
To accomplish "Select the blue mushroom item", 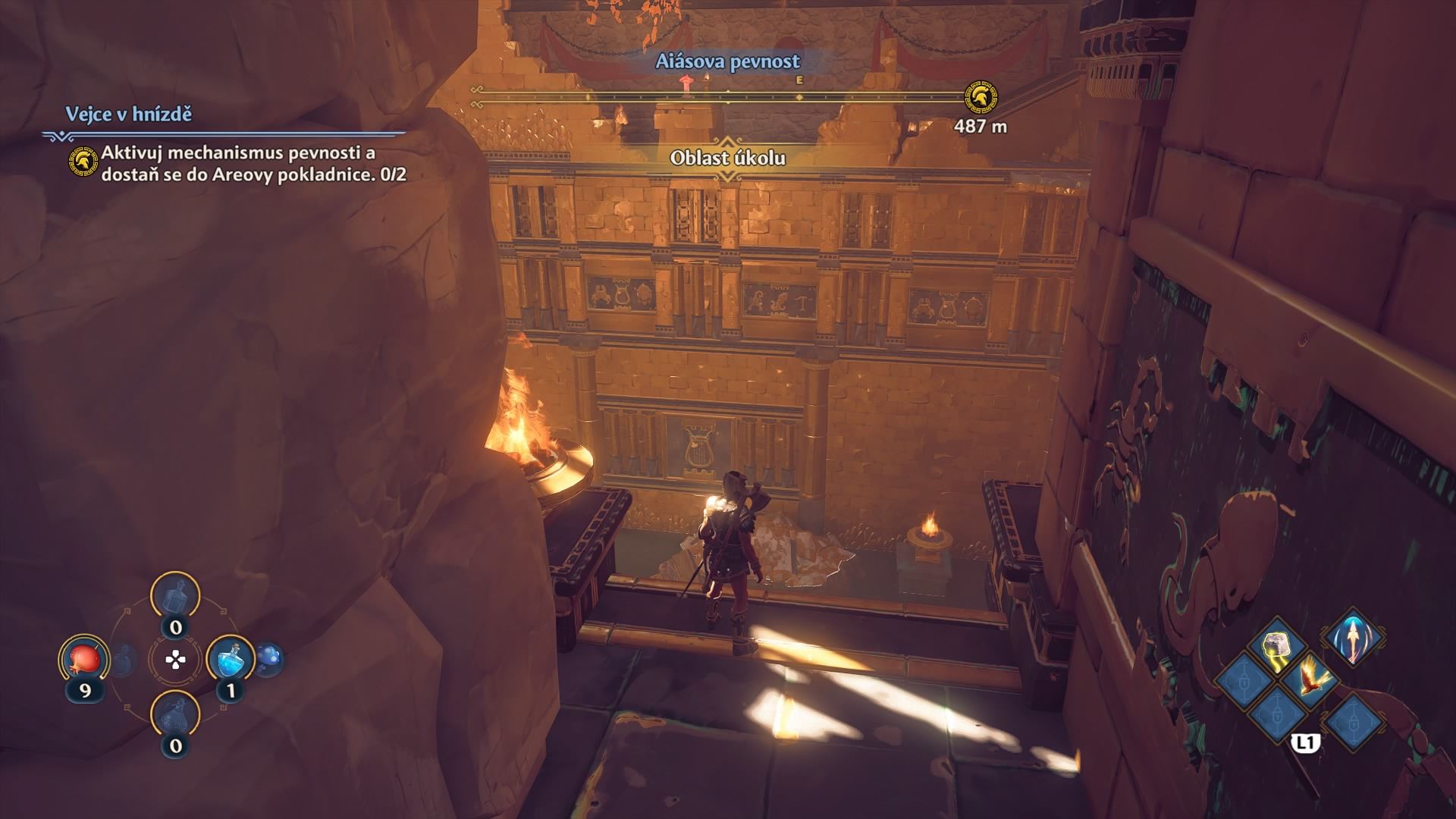I will pyautogui.click(x=268, y=658).
